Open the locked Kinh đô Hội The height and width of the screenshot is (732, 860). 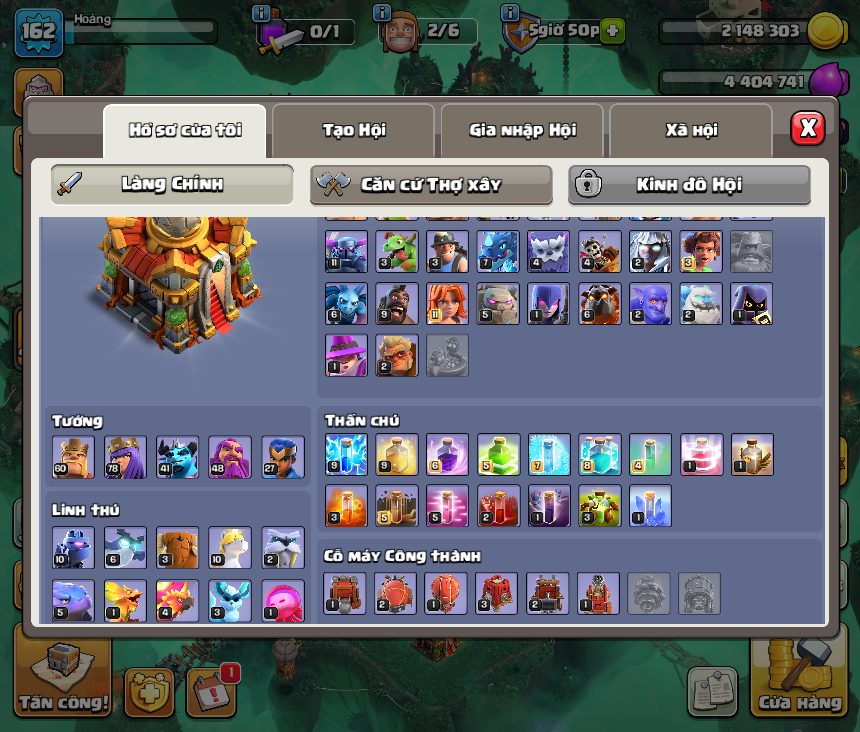click(x=689, y=184)
